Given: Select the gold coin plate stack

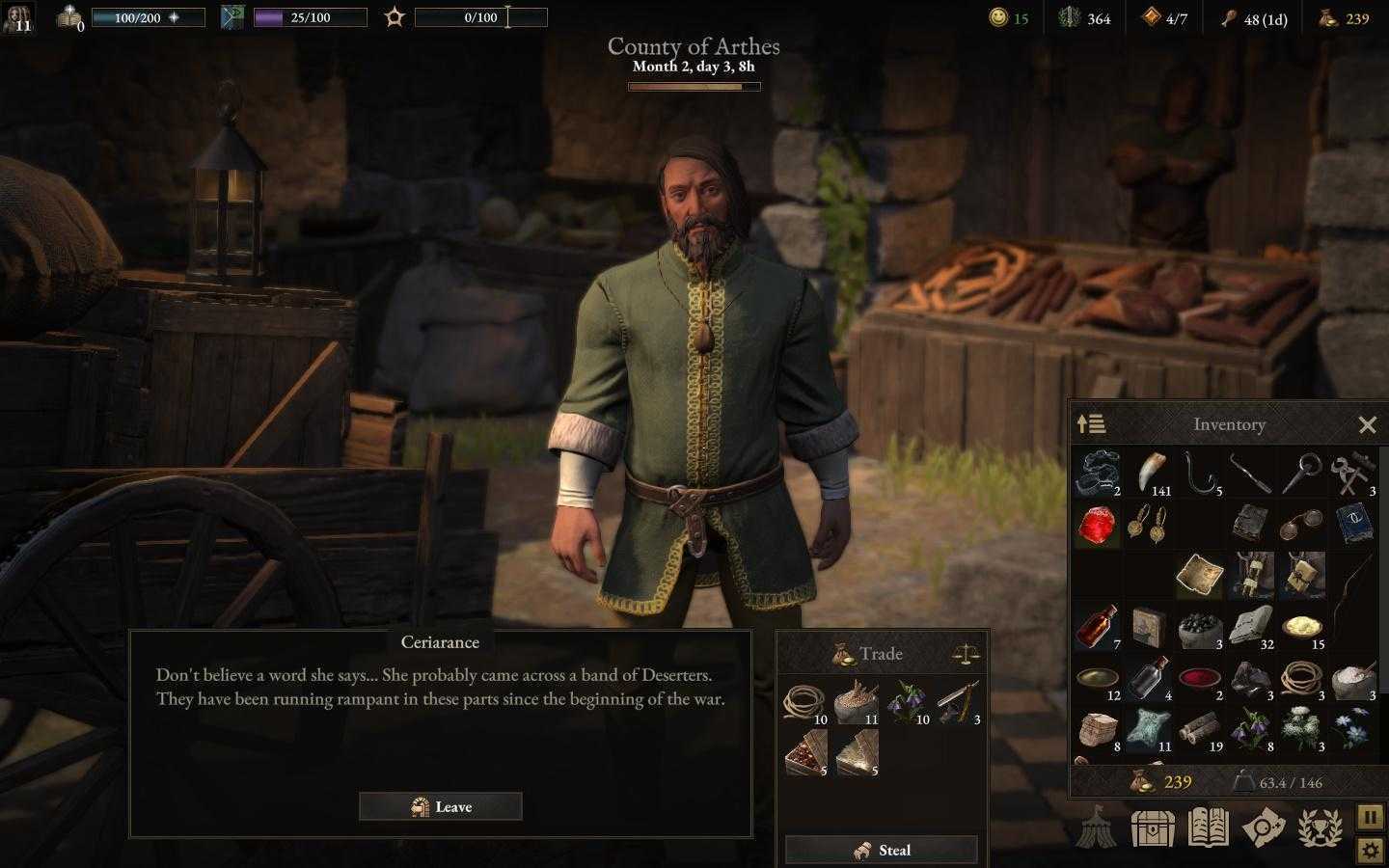Looking at the screenshot, I should click(1302, 627).
